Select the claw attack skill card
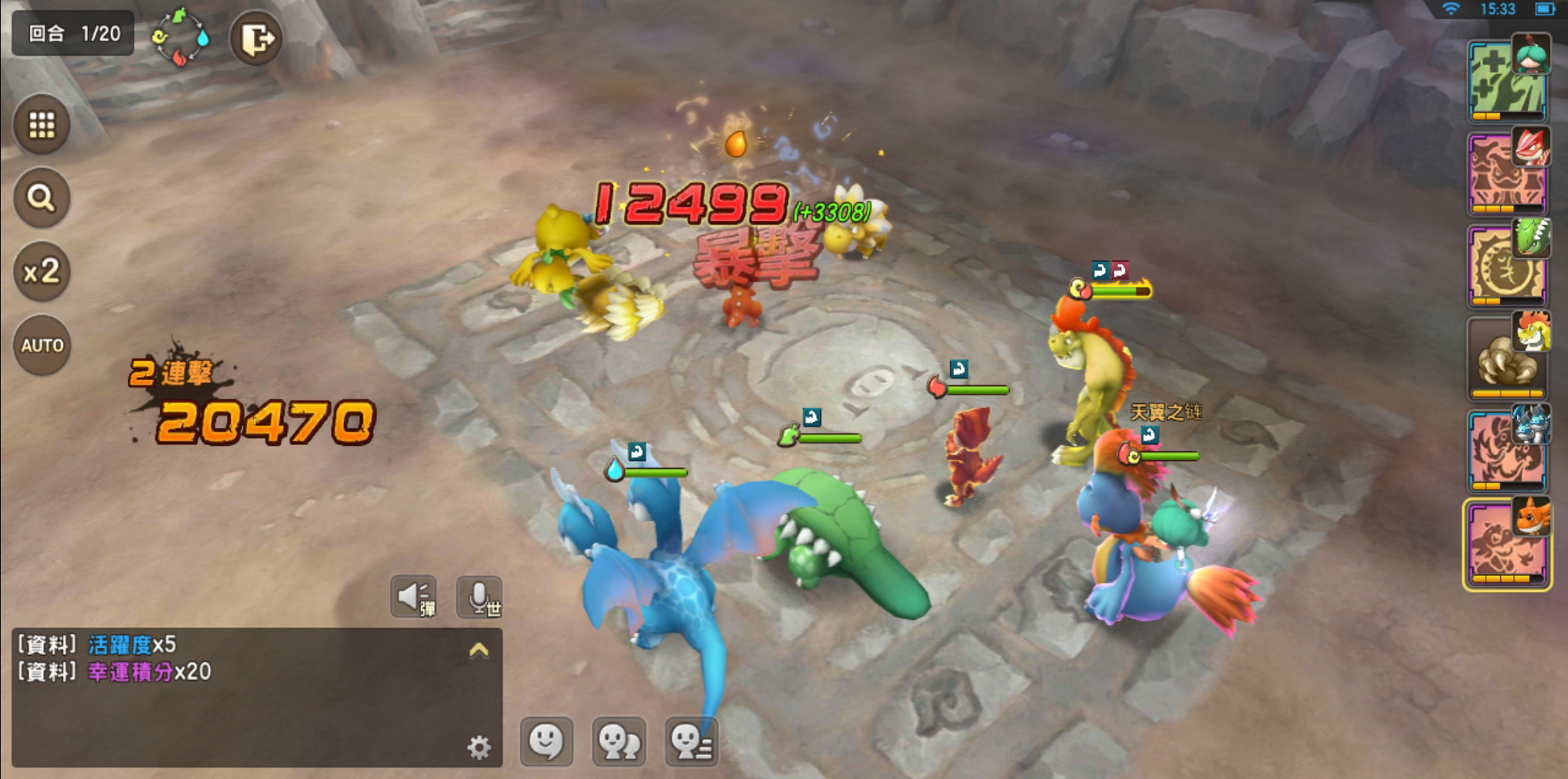The image size is (1568, 779). click(x=1507, y=358)
